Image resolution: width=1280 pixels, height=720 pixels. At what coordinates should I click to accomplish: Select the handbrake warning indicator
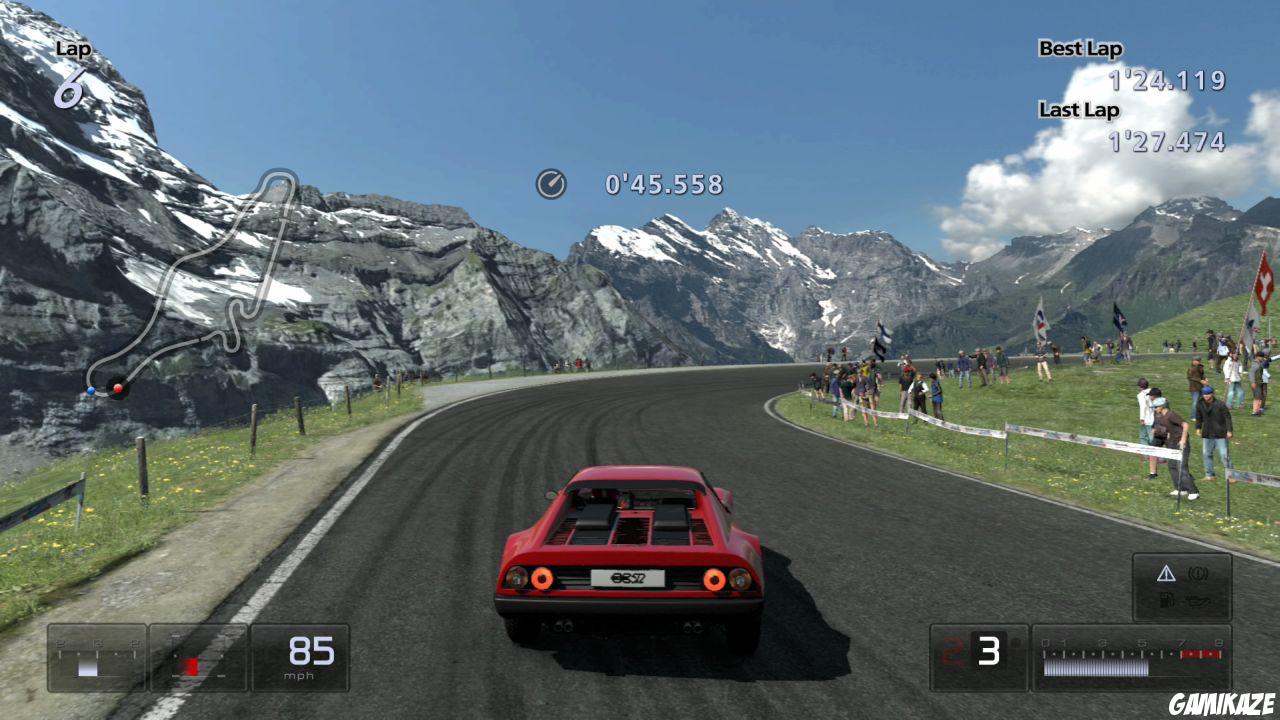pyautogui.click(x=1197, y=573)
